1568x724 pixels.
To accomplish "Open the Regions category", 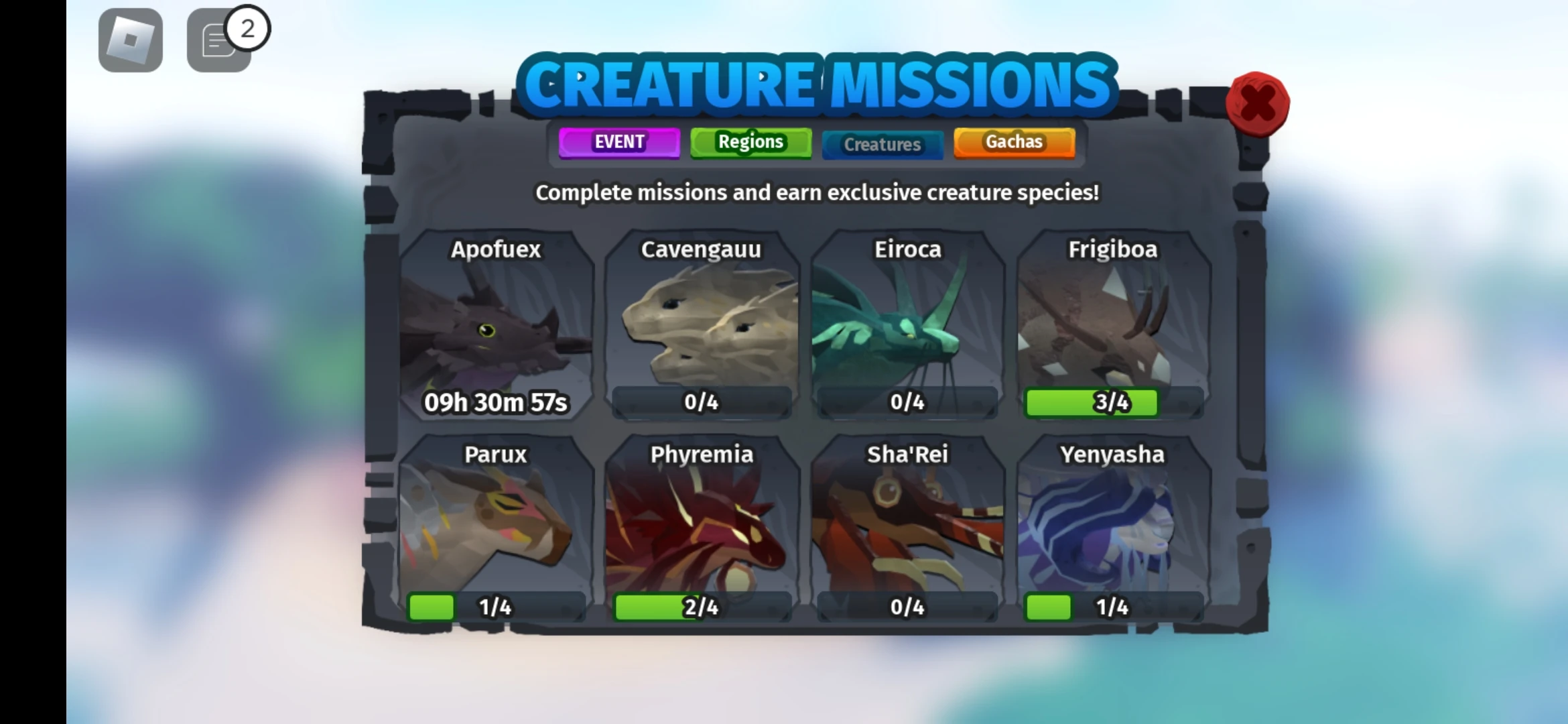I will 750,142.
